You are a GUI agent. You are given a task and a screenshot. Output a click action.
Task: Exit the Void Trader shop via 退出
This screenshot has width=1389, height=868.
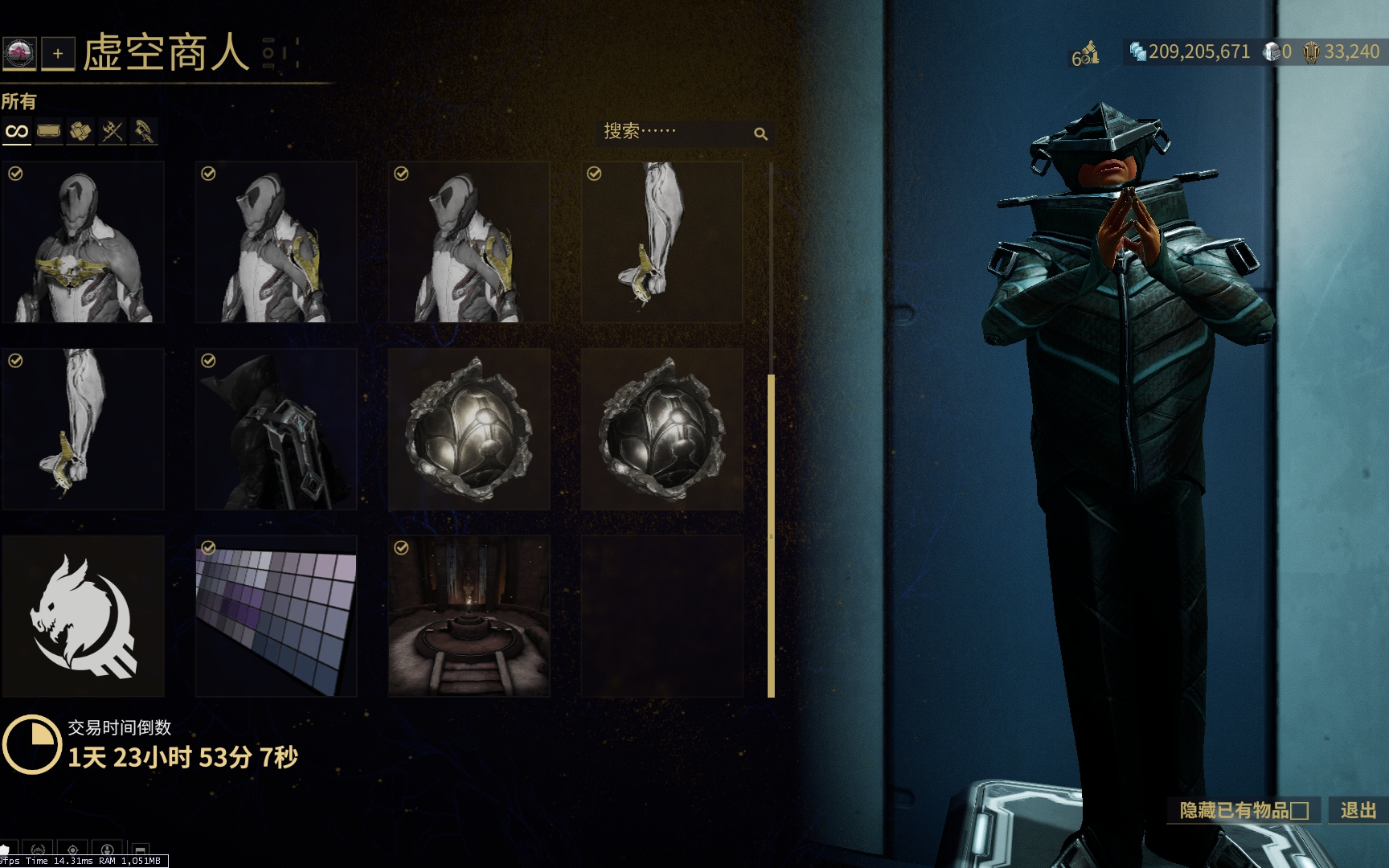[x=1358, y=810]
